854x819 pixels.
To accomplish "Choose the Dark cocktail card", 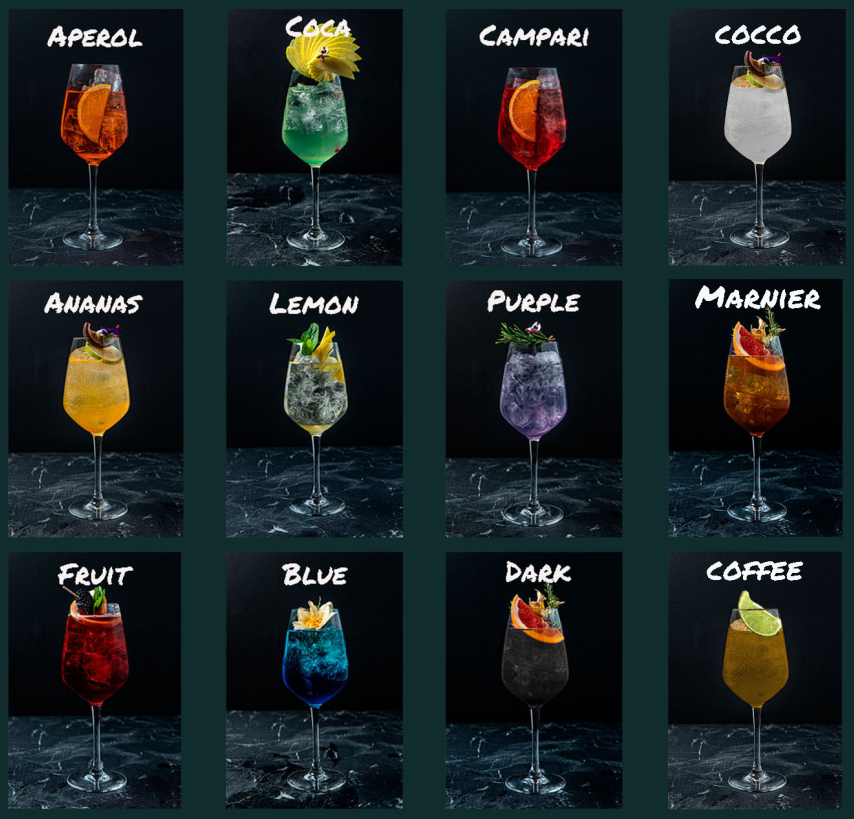I will coord(533,680).
